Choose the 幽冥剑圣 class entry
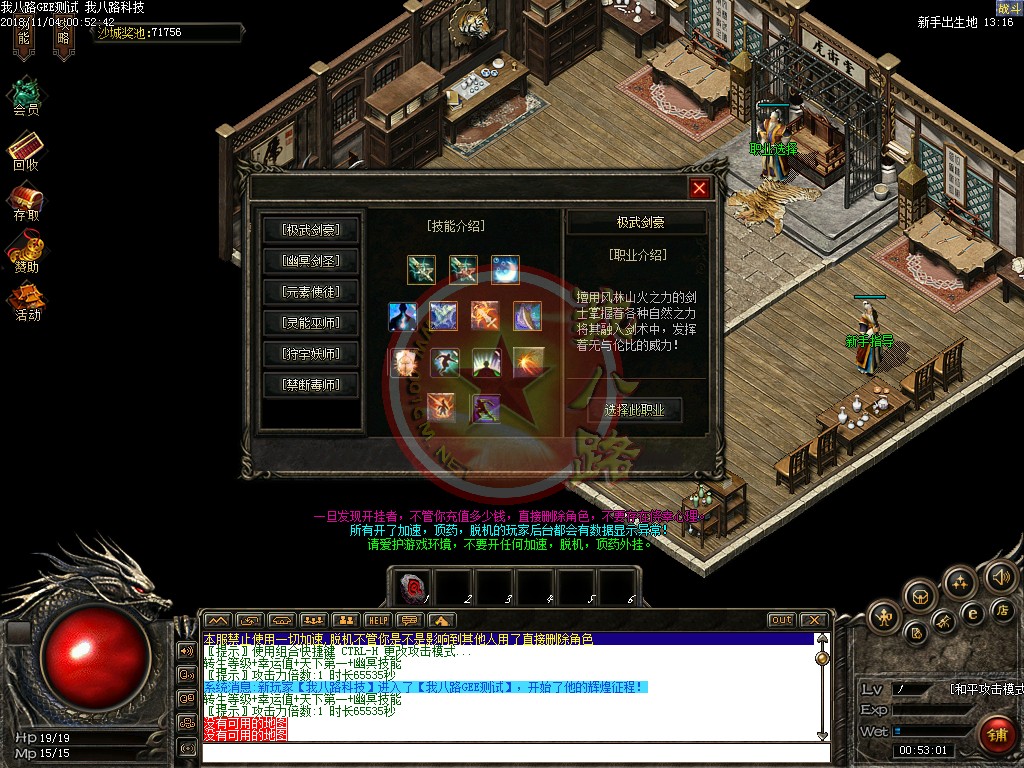The image size is (1024, 768). pyautogui.click(x=311, y=261)
